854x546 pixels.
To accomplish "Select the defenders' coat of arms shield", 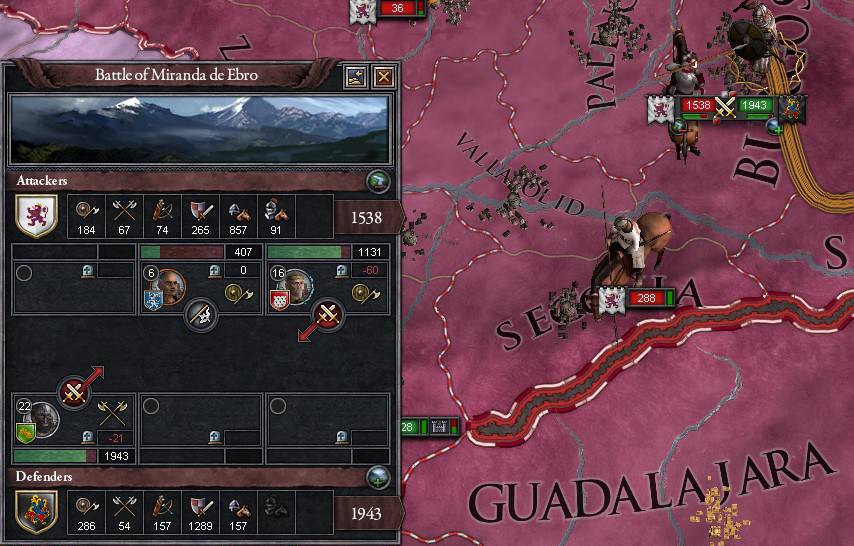I will click(x=33, y=512).
